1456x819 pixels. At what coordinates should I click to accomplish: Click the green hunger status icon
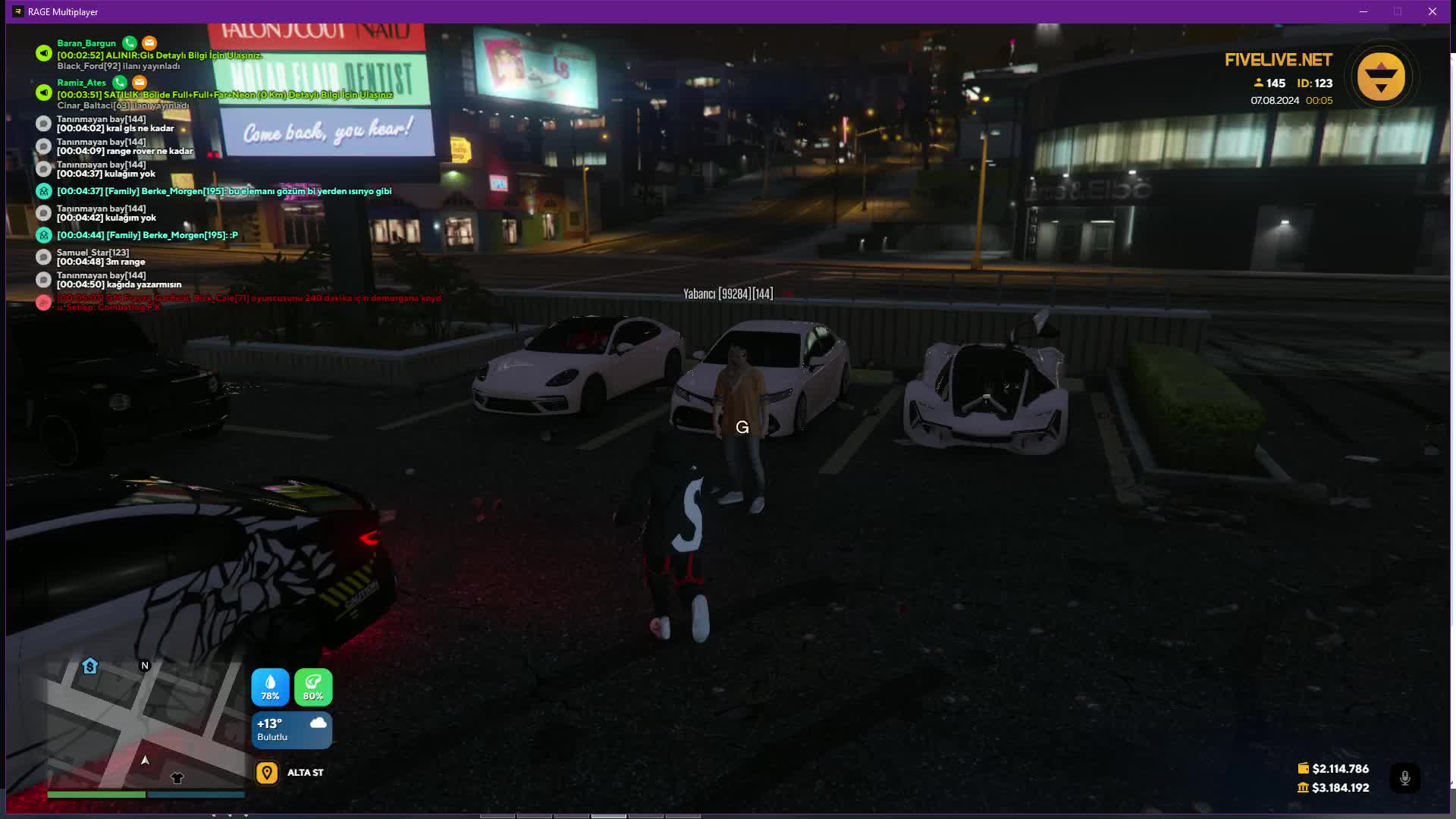313,687
